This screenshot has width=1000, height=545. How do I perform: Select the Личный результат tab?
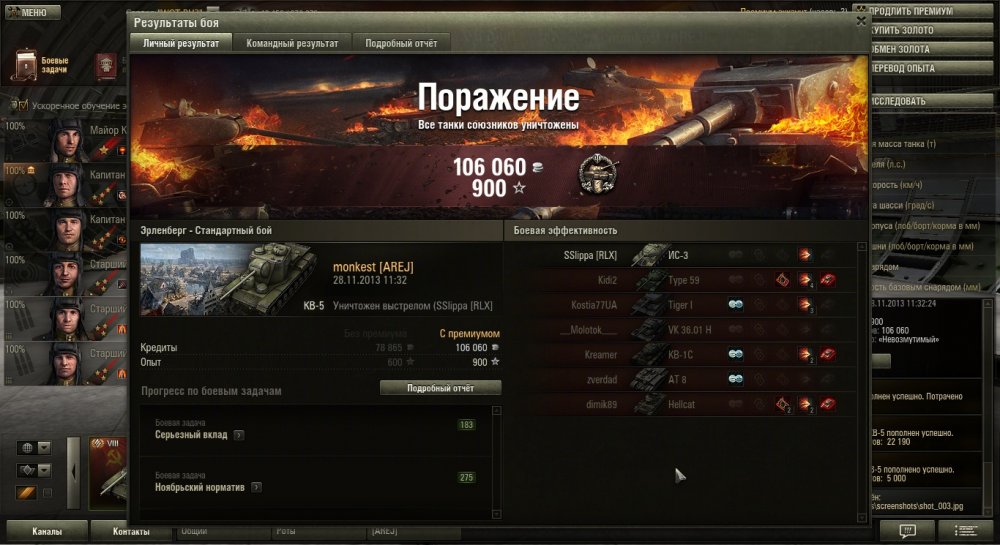[181, 43]
